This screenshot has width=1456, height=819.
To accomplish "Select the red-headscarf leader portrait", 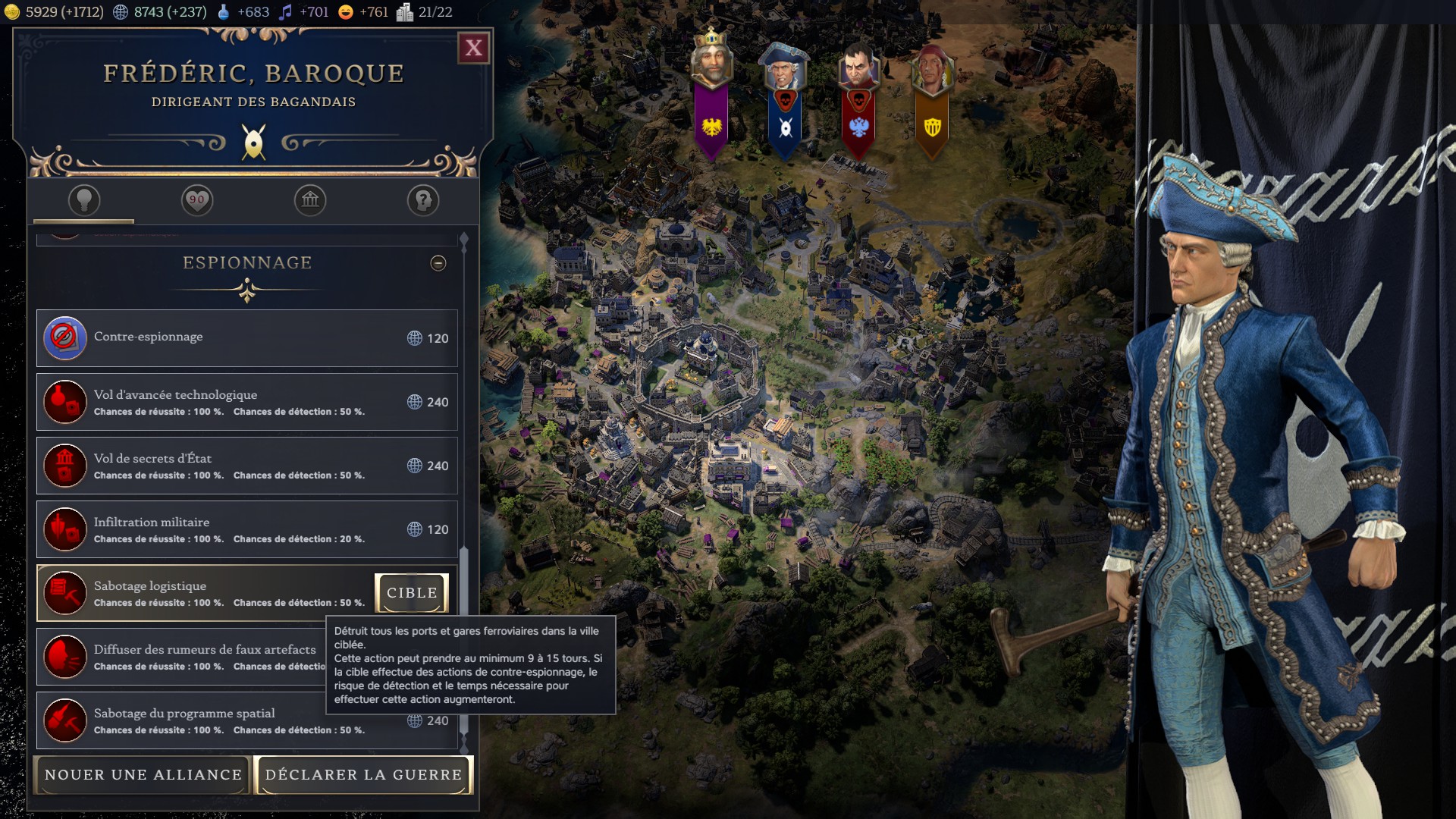I will 932,68.
